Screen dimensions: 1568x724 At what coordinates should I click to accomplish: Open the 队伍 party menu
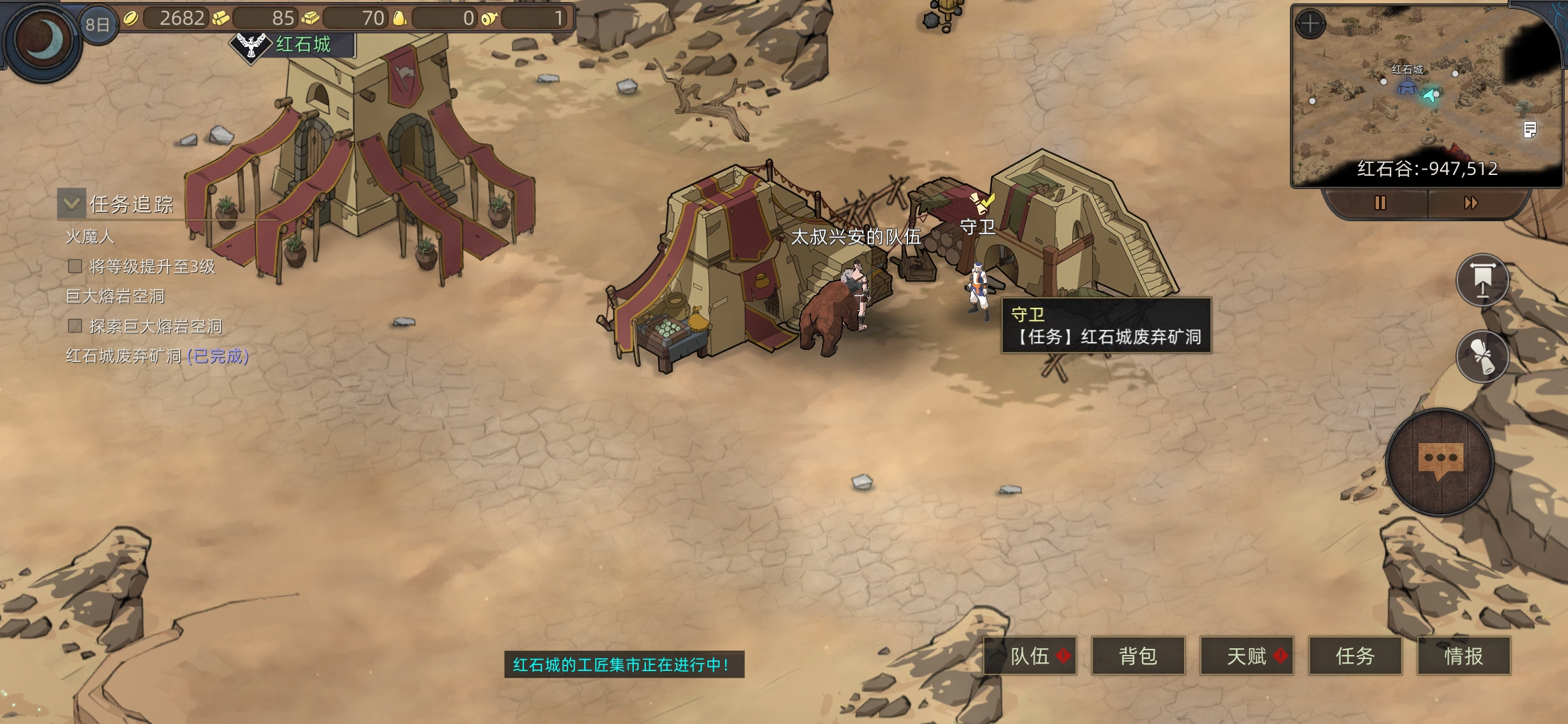click(x=1030, y=656)
